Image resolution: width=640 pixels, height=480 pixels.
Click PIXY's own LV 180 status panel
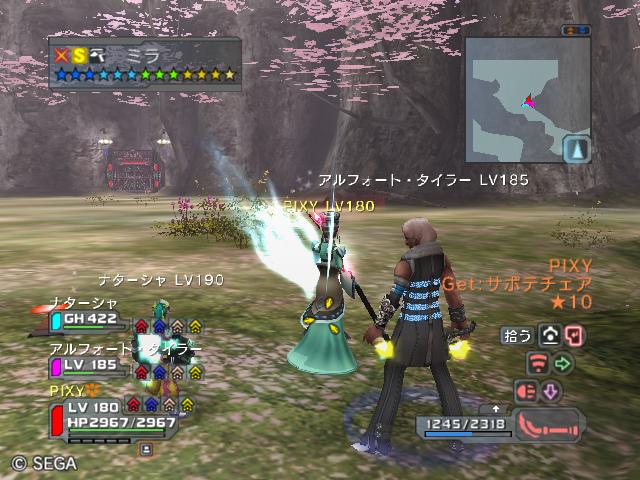[110, 413]
